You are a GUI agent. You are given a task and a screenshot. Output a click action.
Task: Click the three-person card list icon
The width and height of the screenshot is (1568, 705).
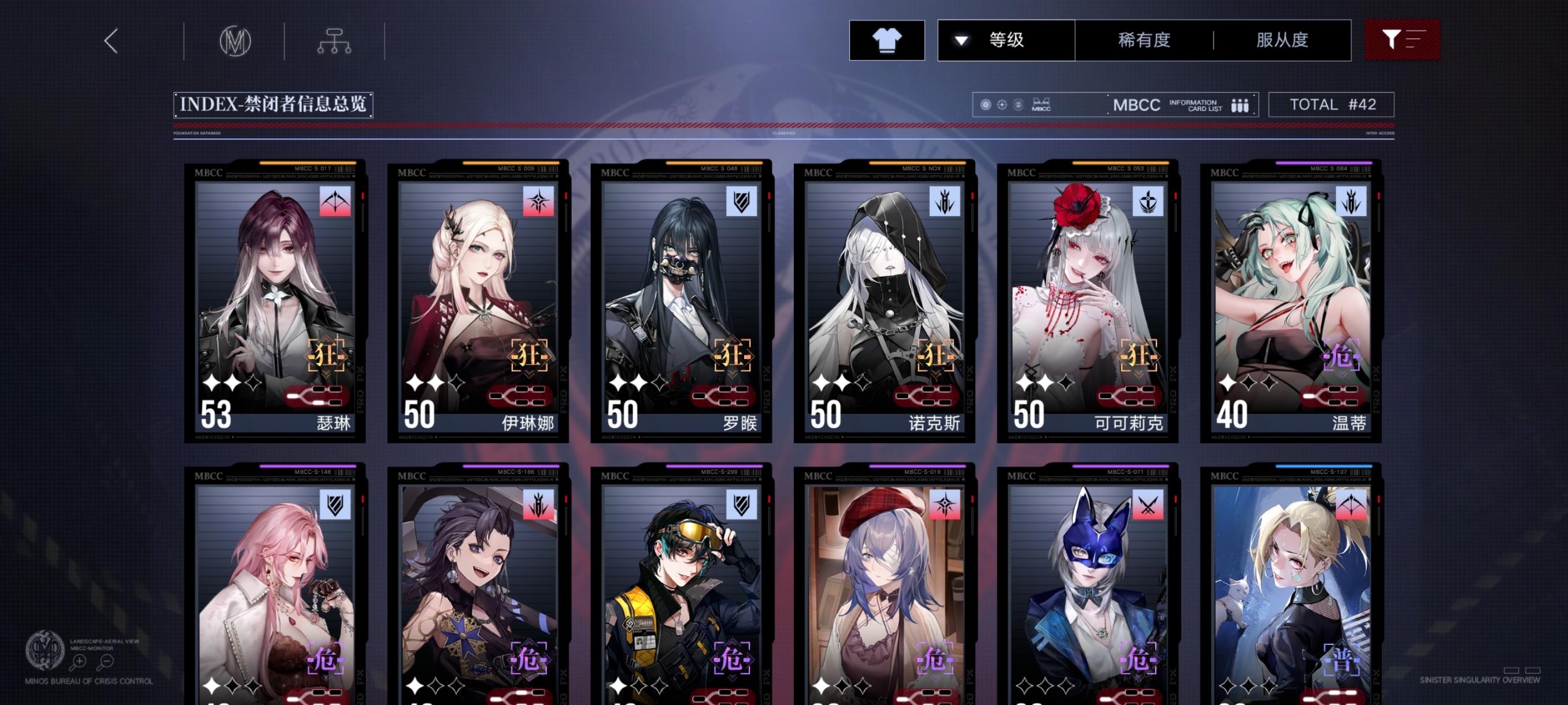(1240, 105)
